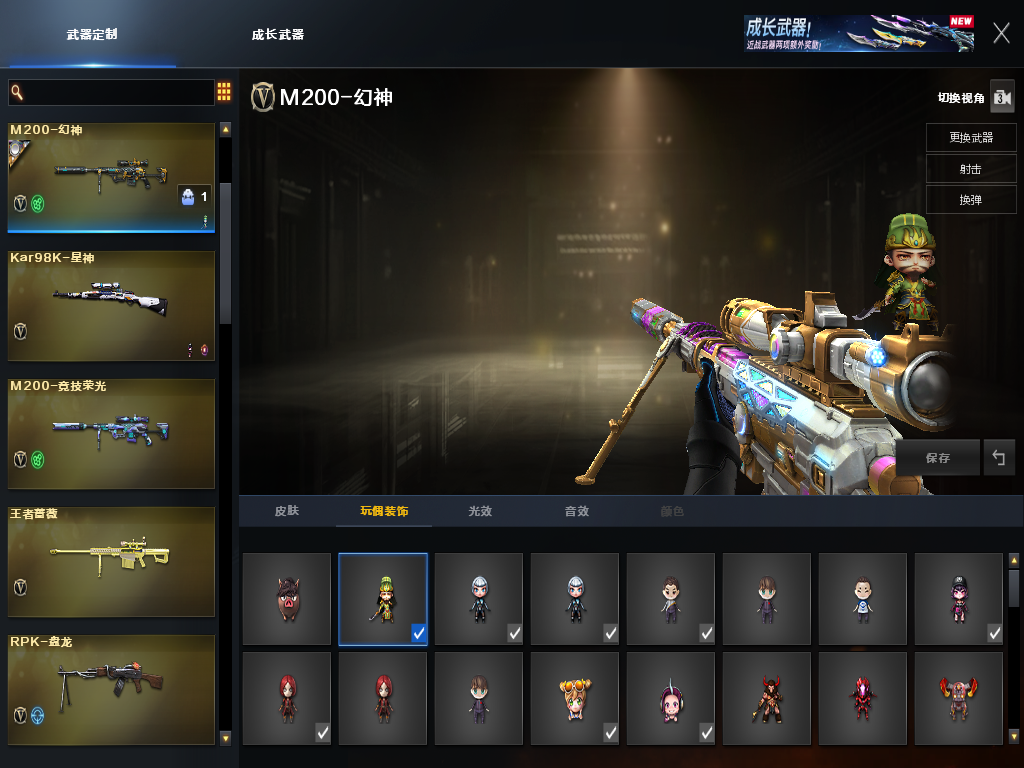Open the 音效 sound effects tab
Screen dimensions: 1024x768
pos(577,511)
